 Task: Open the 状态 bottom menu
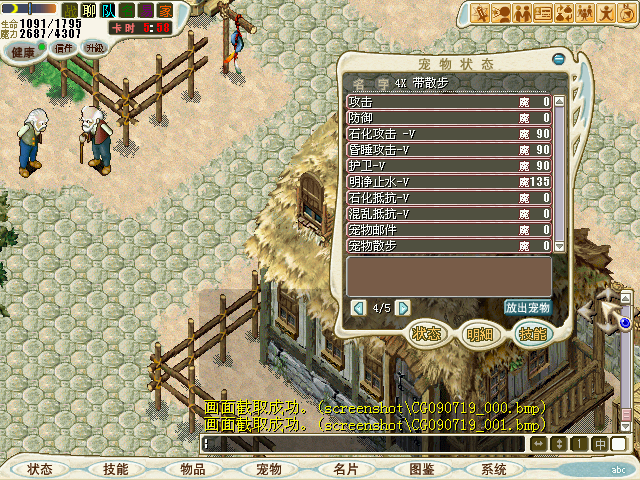click(x=41, y=469)
